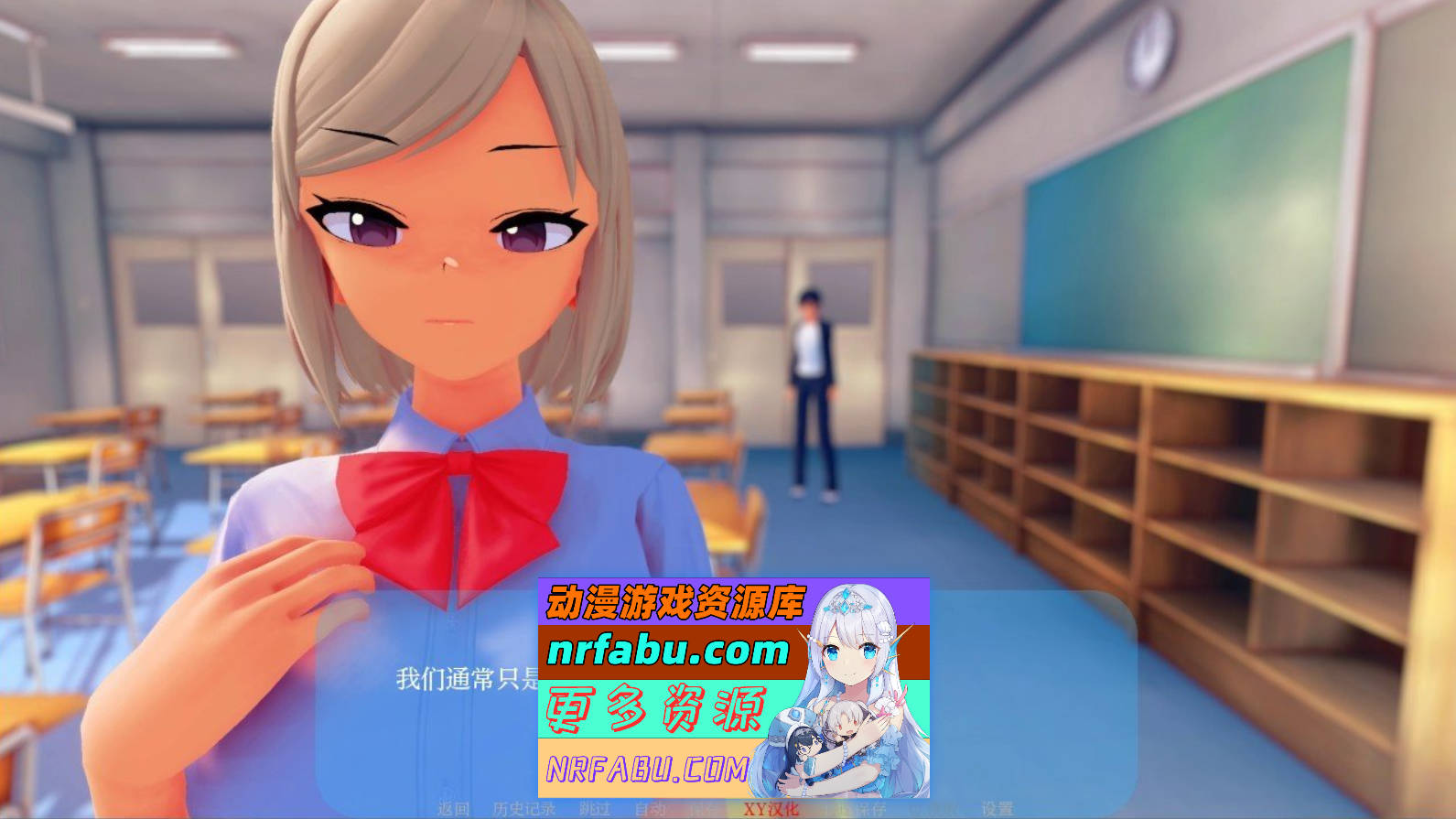Click 保存 to save the game
Viewport: 1456px width, 819px height.
706,809
